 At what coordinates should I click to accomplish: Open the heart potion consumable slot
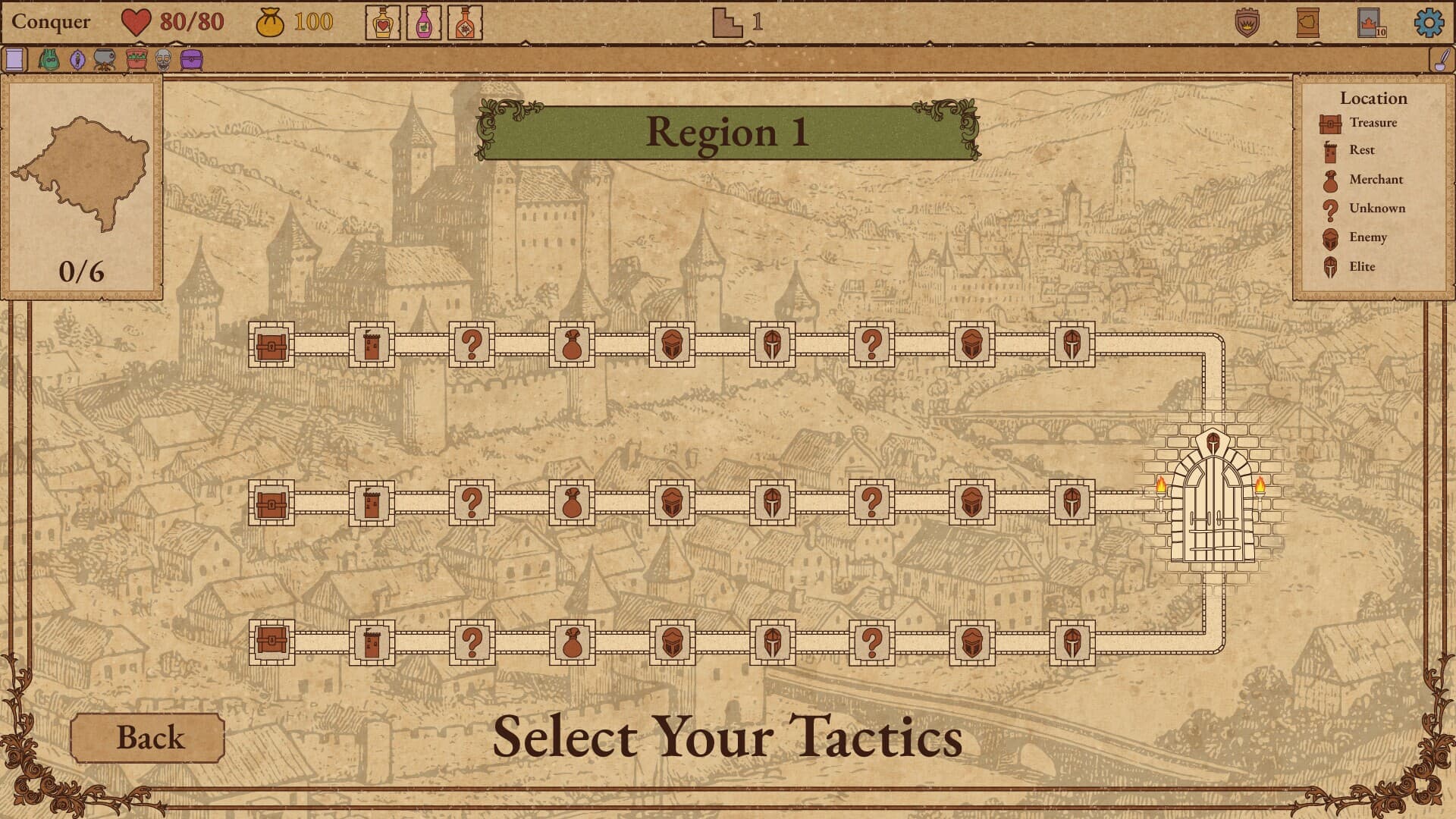tap(381, 21)
